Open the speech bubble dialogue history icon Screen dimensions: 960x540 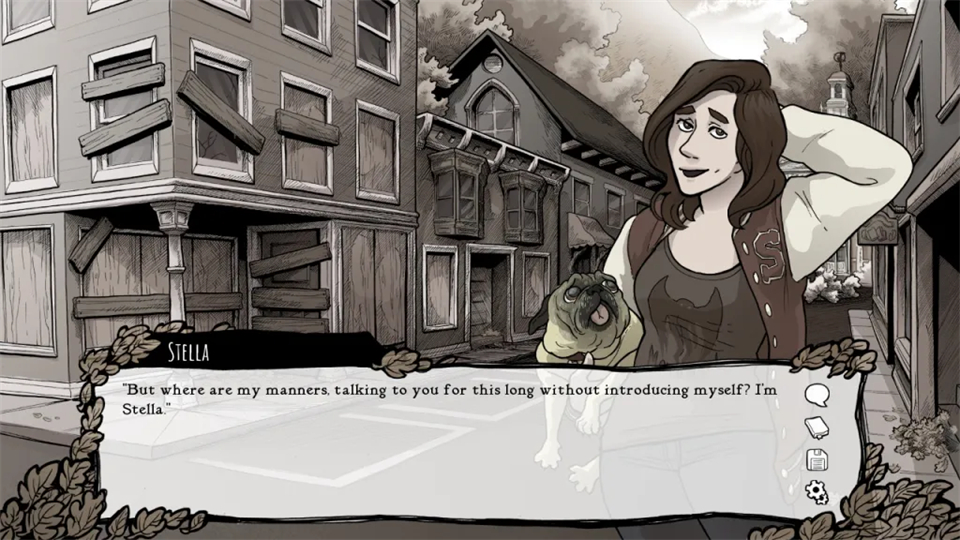click(x=817, y=395)
